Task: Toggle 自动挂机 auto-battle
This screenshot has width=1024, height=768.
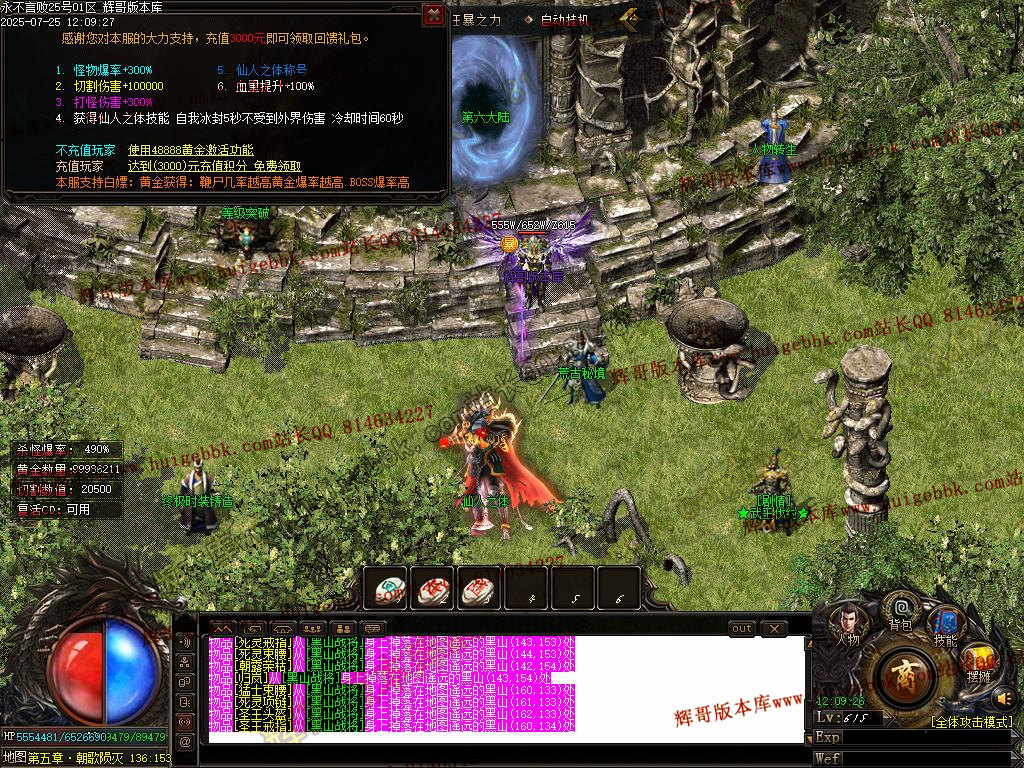Action: [564, 20]
